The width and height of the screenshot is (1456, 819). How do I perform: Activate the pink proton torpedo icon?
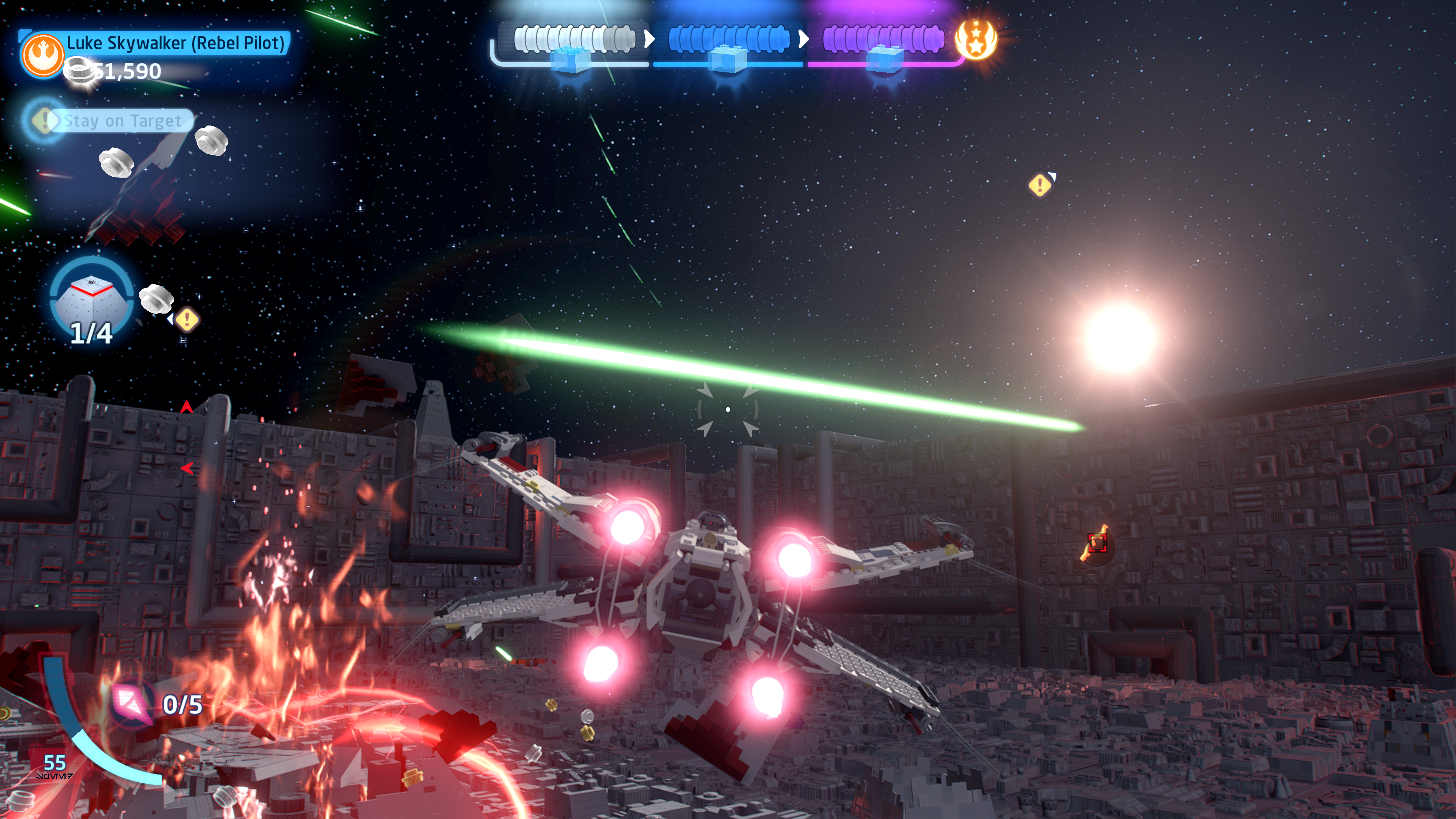point(131,703)
